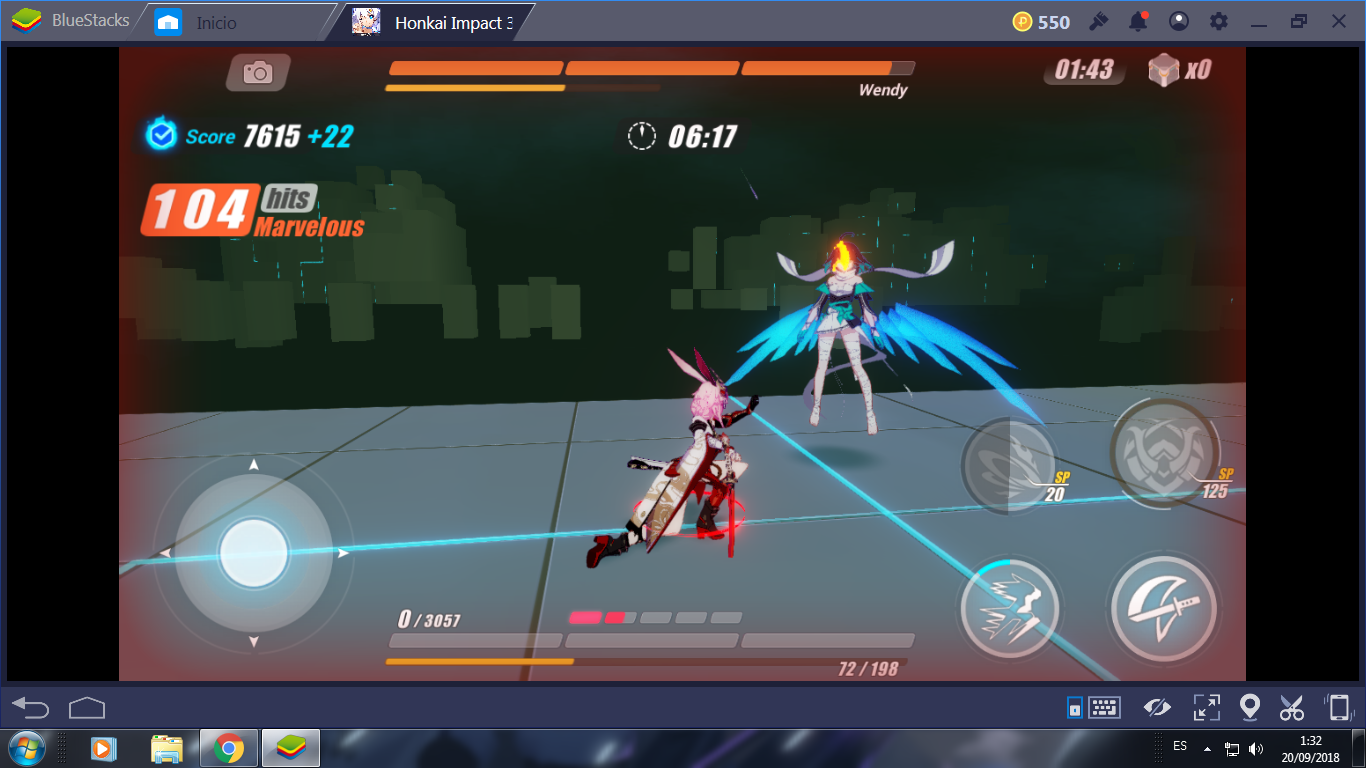Screen dimensions: 1366x768
Task: Open BlueStacks settings gear
Action: pos(1219,20)
